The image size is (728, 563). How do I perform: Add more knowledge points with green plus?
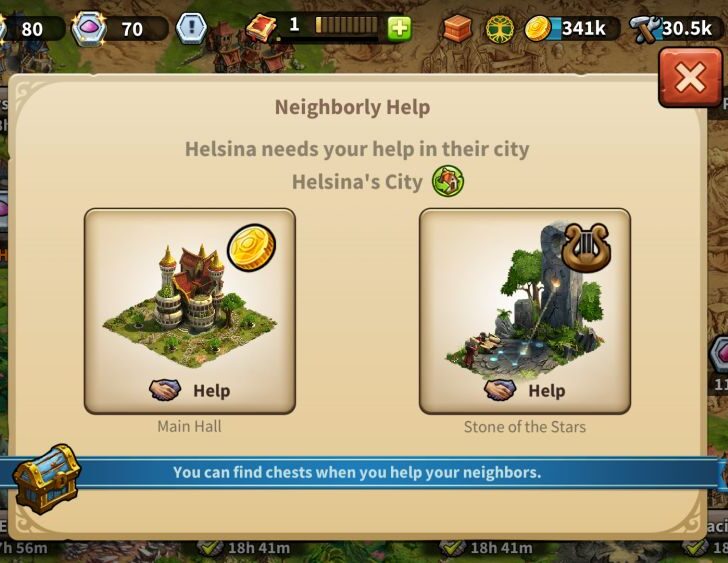(399, 28)
